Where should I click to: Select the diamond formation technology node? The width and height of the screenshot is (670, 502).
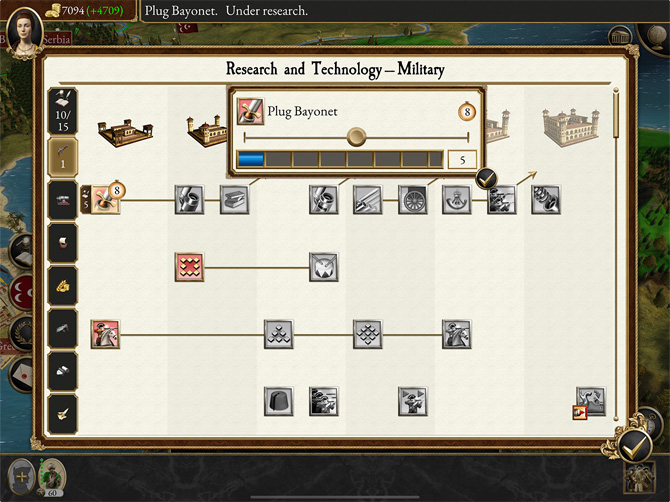click(367, 334)
